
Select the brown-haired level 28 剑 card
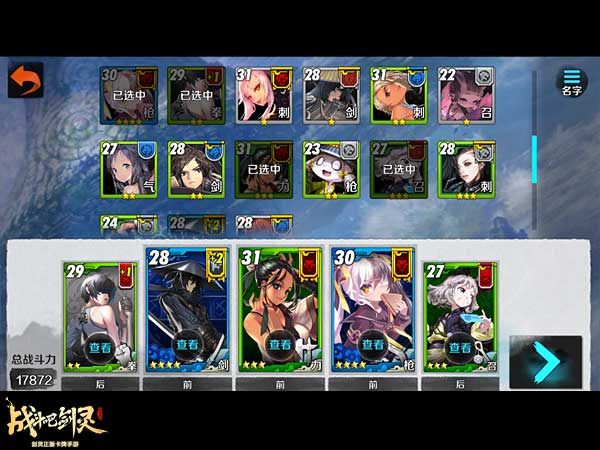(x=196, y=169)
